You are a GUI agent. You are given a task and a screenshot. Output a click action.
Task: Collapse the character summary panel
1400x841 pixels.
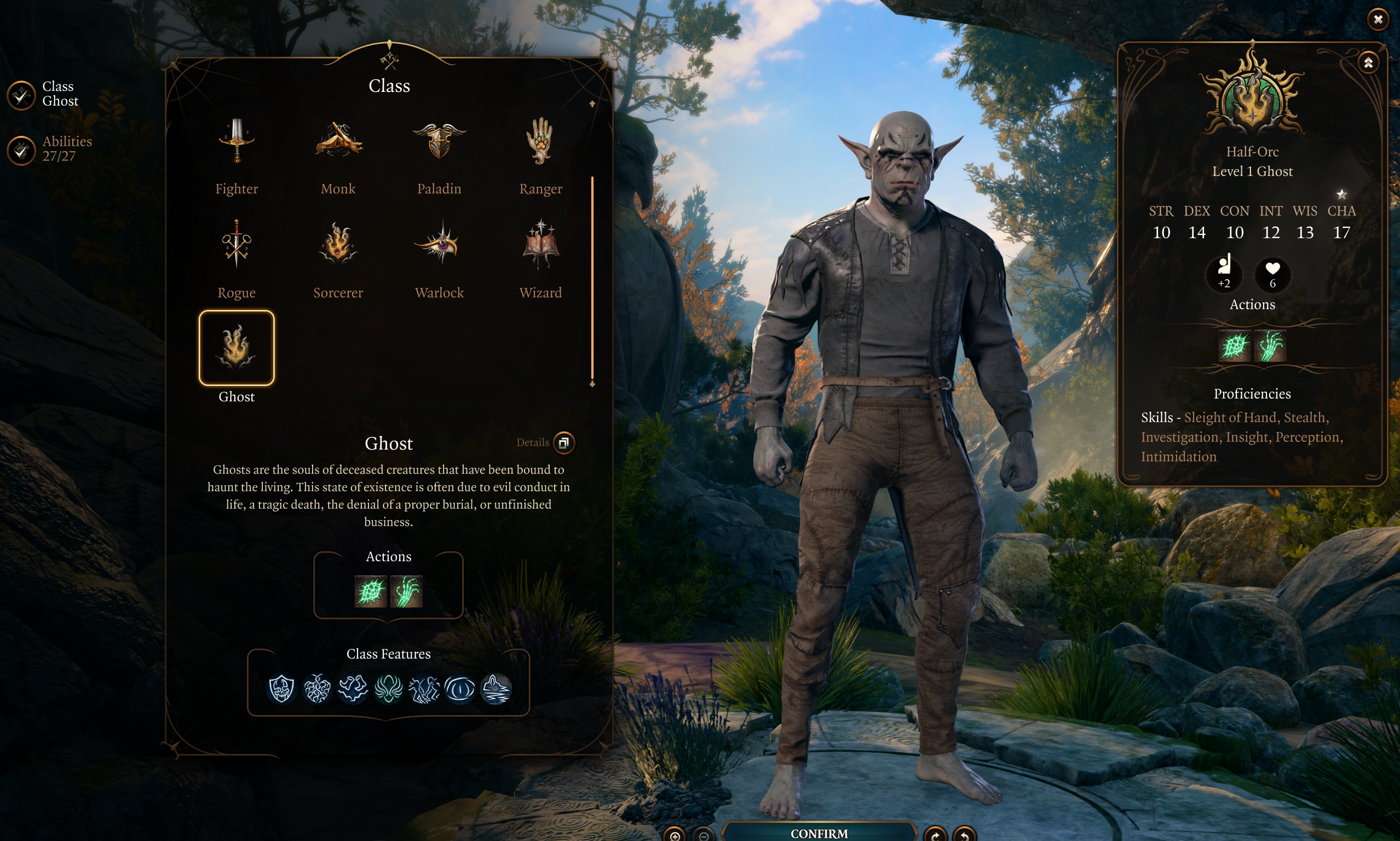pyautogui.click(x=1368, y=63)
